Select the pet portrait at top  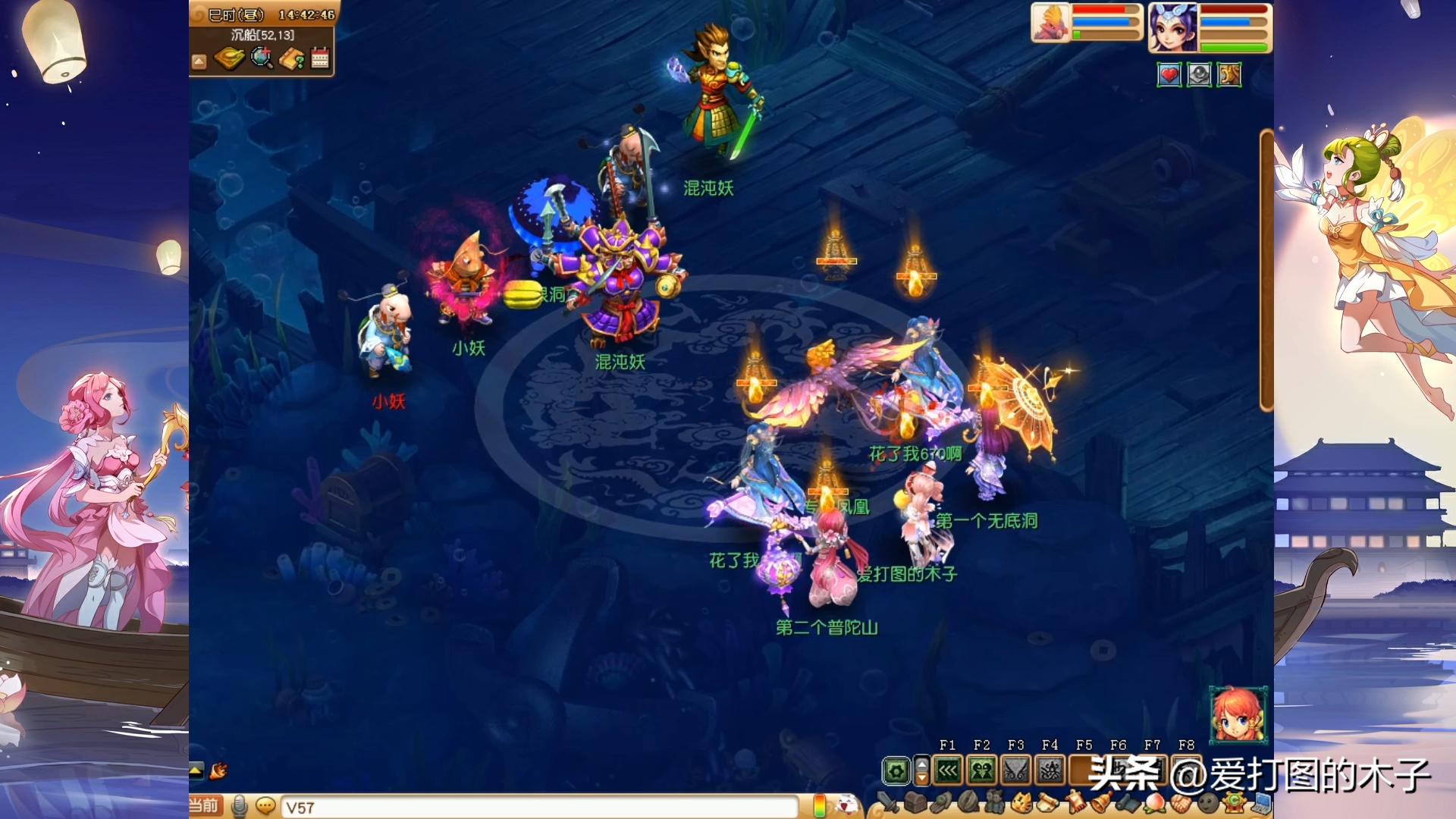pyautogui.click(x=1050, y=23)
